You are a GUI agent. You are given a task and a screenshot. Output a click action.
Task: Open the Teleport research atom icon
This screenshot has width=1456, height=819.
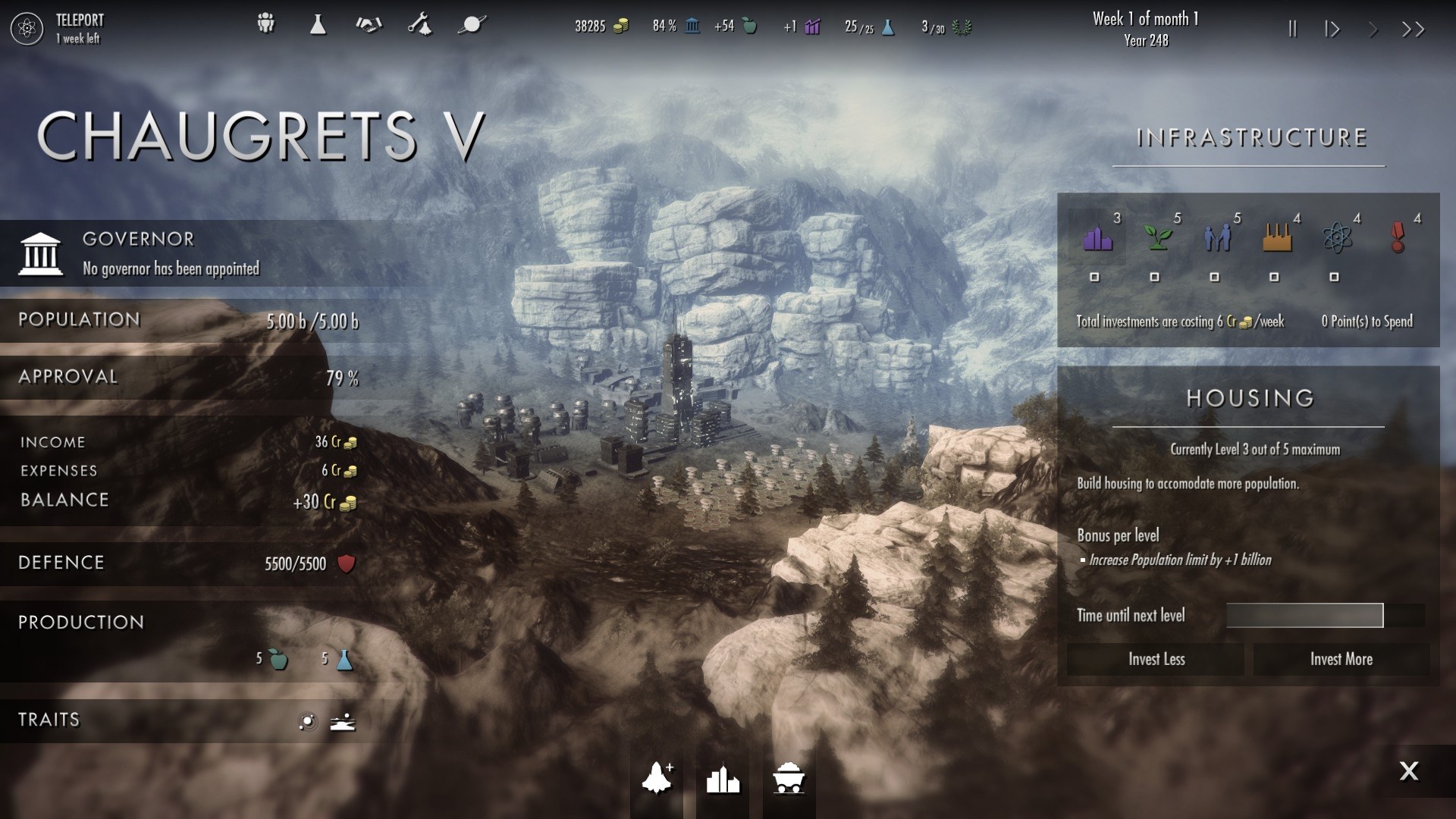(x=27, y=29)
